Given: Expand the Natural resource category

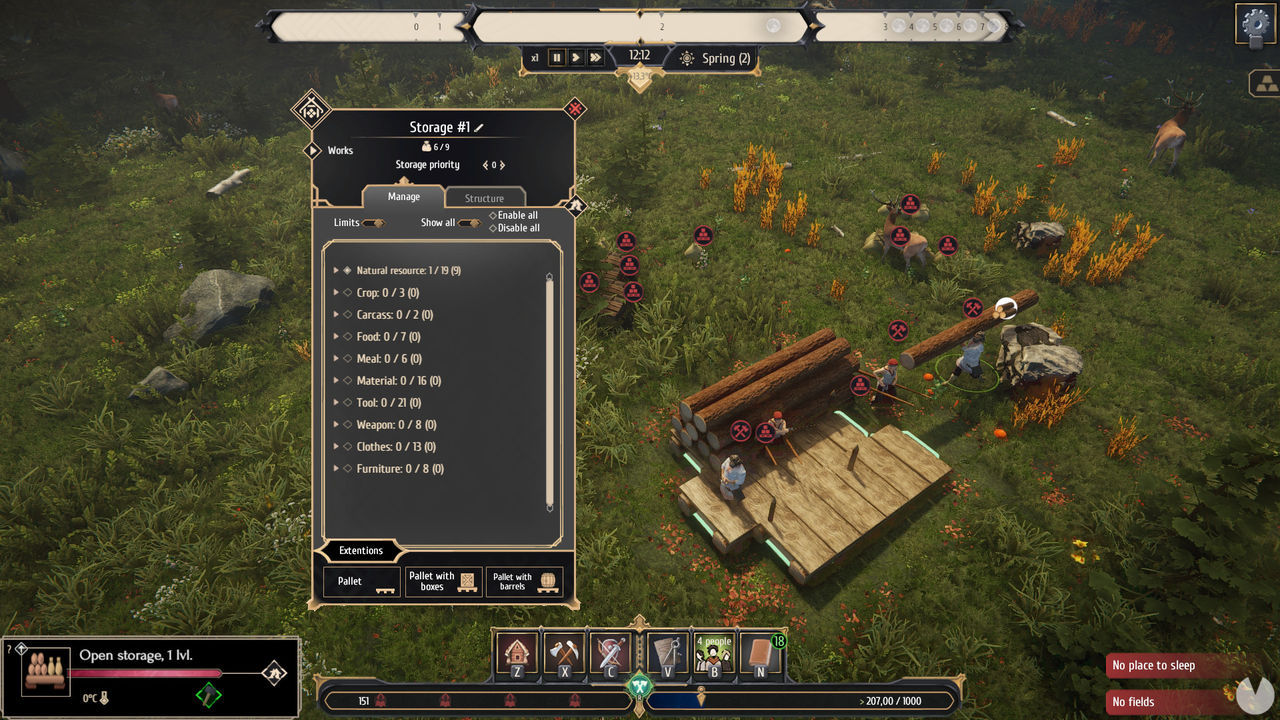Looking at the screenshot, I should [337, 271].
